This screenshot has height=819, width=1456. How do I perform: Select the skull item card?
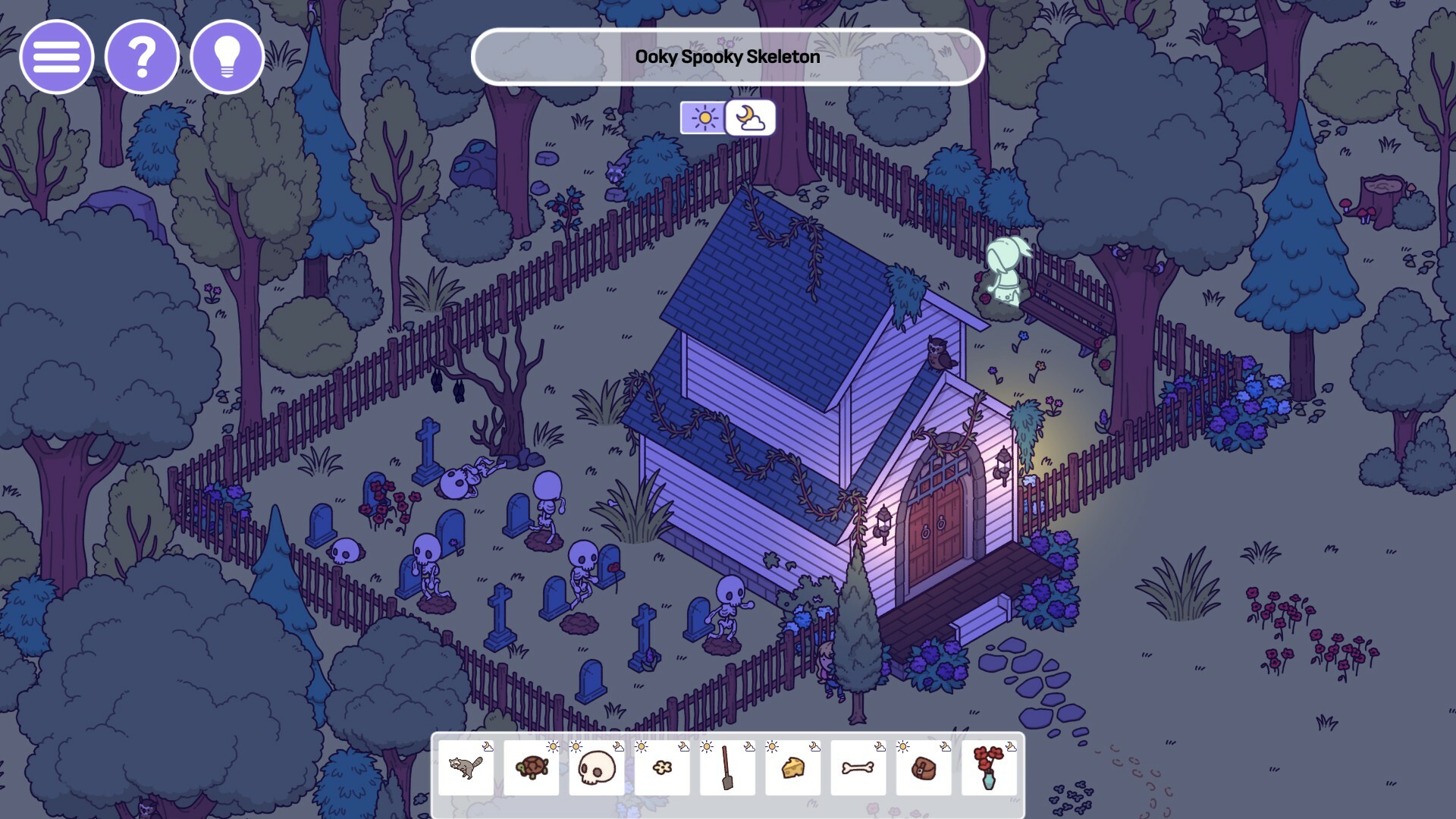click(x=596, y=767)
